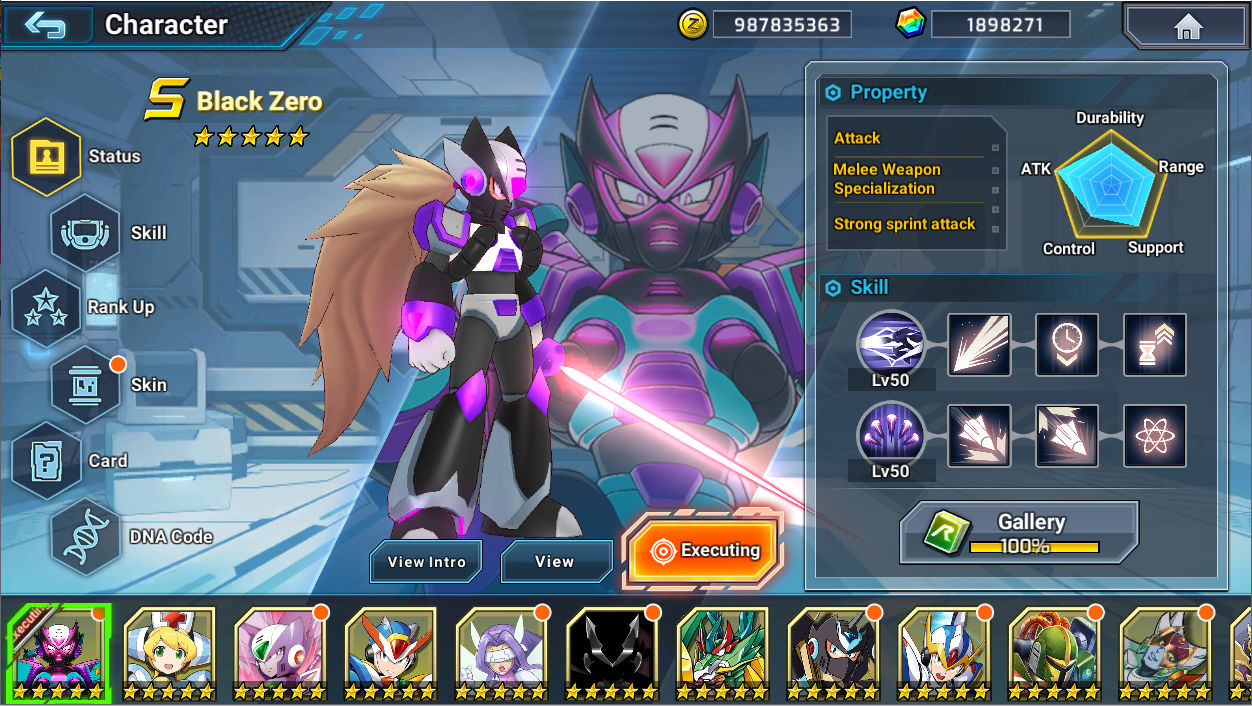Click the orange Executing button
The width and height of the screenshot is (1252, 706).
pyautogui.click(x=704, y=550)
